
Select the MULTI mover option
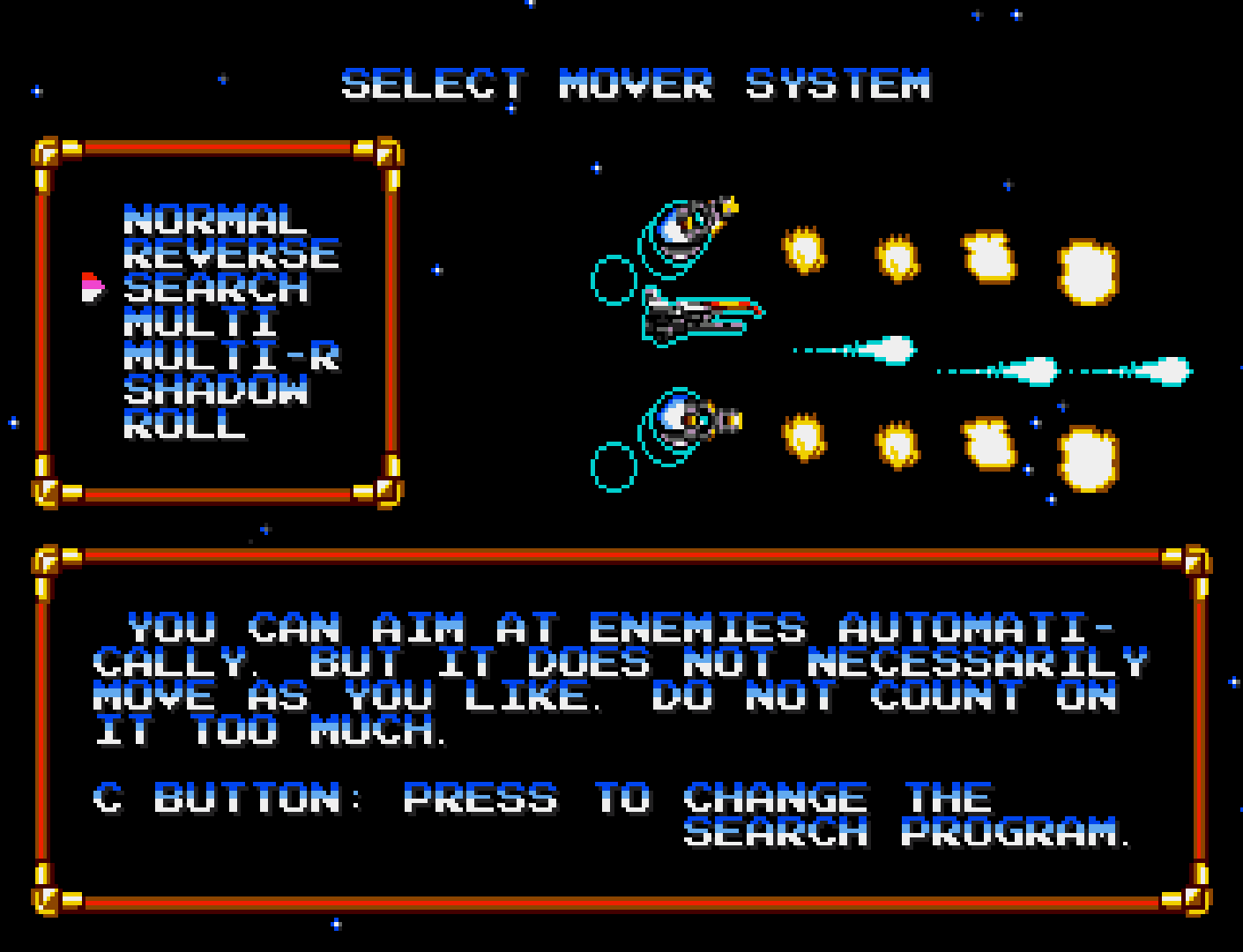201,323
